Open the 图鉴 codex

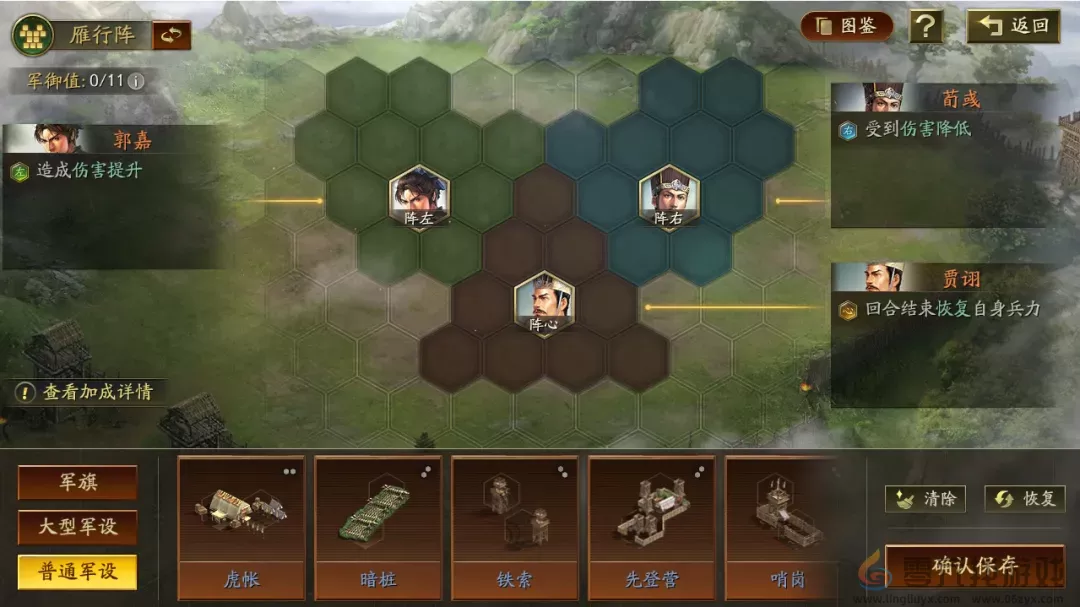[x=846, y=26]
